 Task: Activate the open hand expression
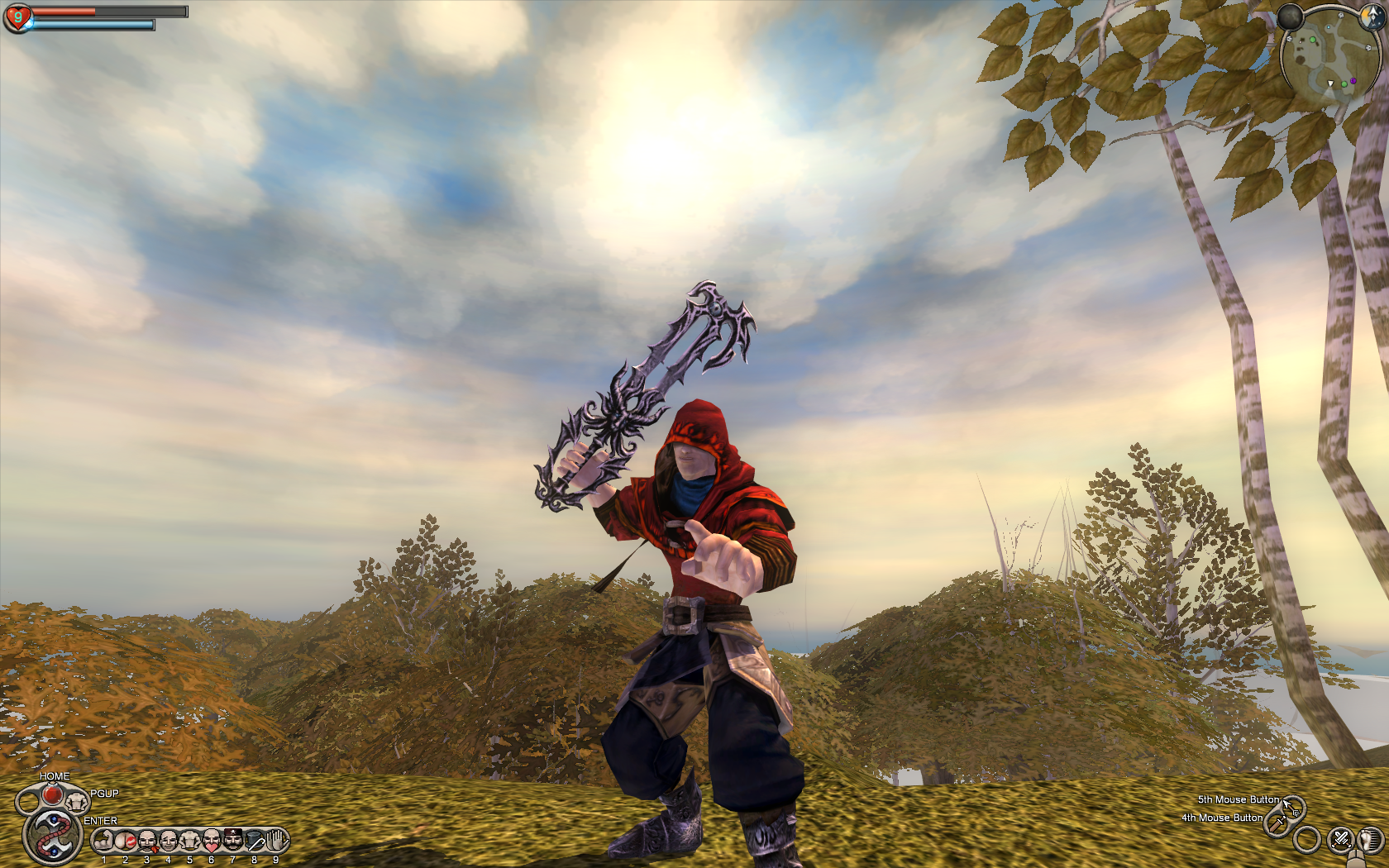(277, 842)
